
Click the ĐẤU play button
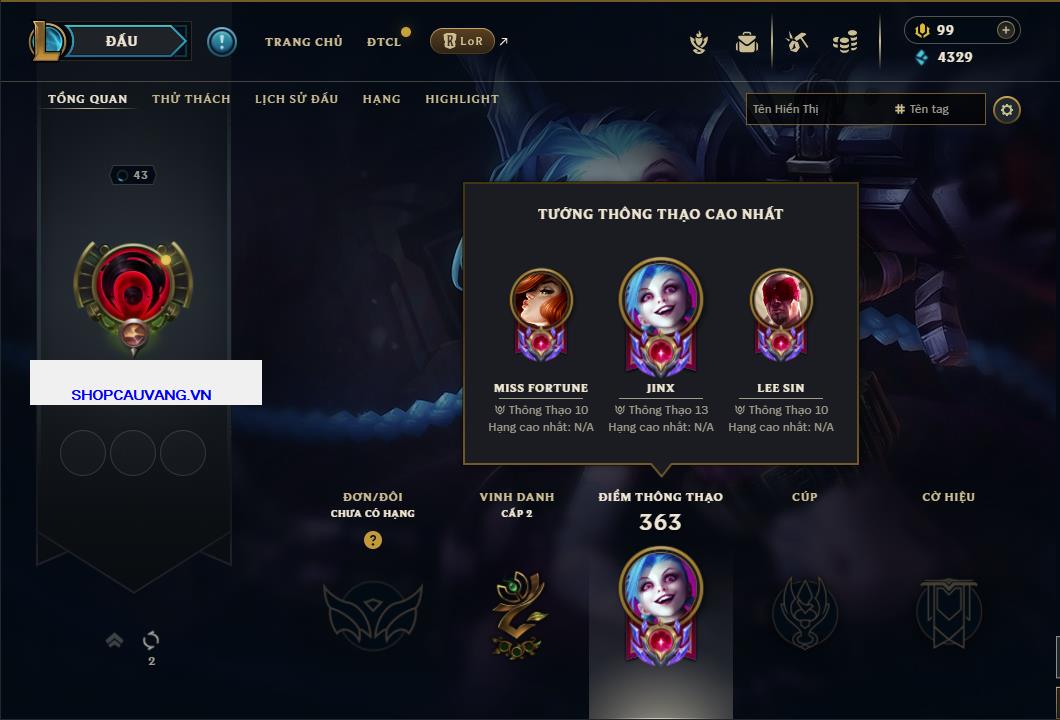[122, 41]
